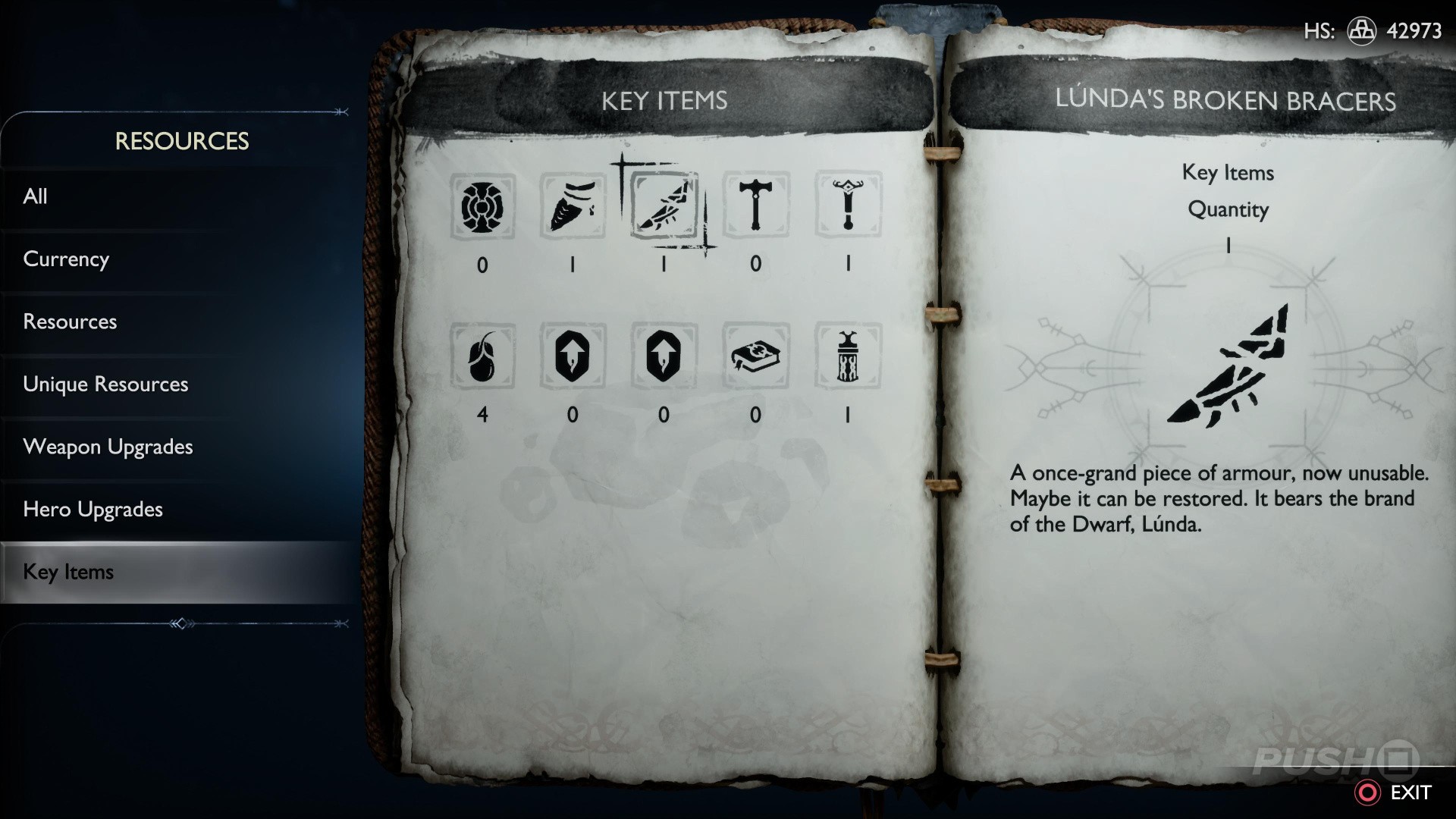Image resolution: width=1456 pixels, height=819 pixels.
Task: Select the hammer key item icon
Action: (x=756, y=206)
